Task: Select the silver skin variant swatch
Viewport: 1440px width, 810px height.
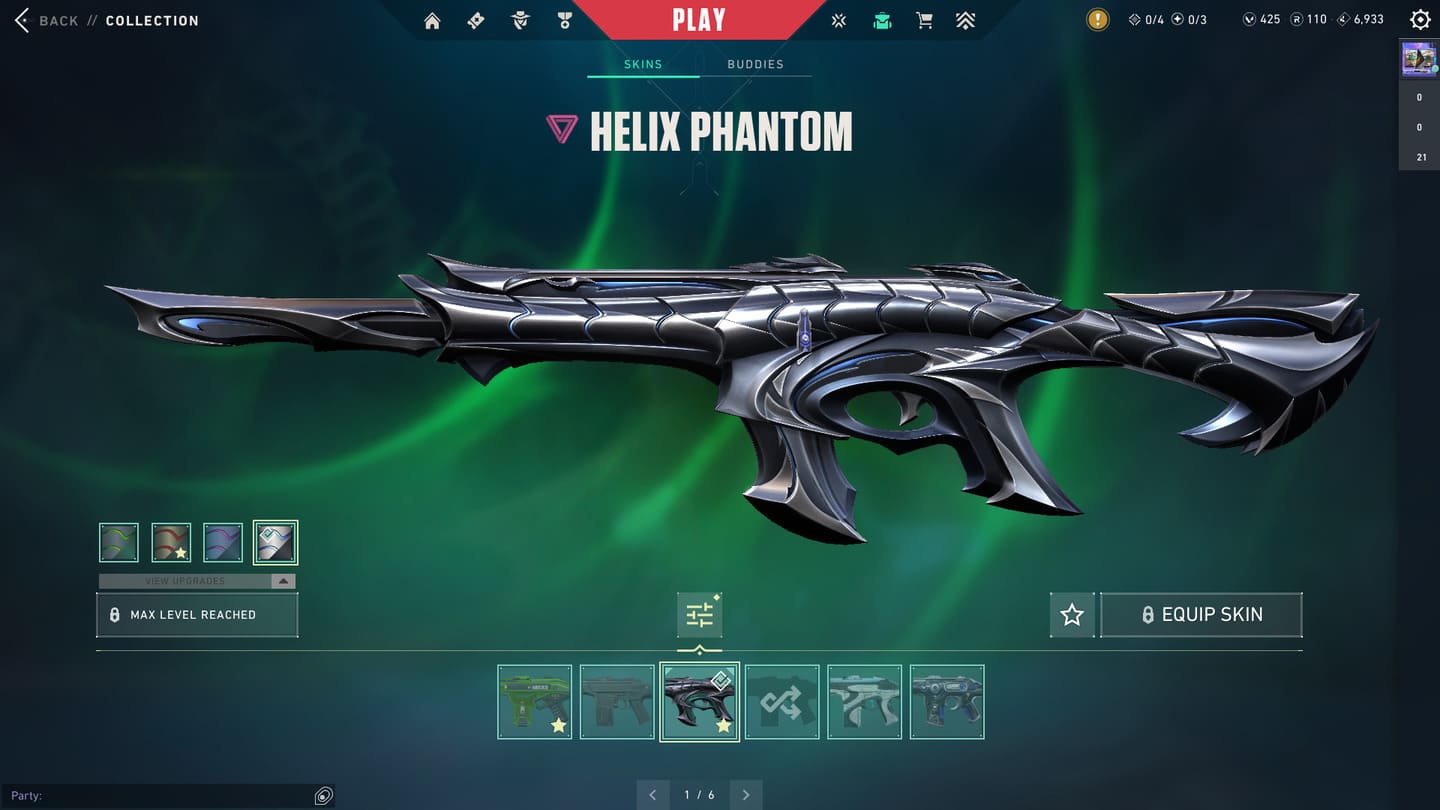Action: tap(275, 543)
